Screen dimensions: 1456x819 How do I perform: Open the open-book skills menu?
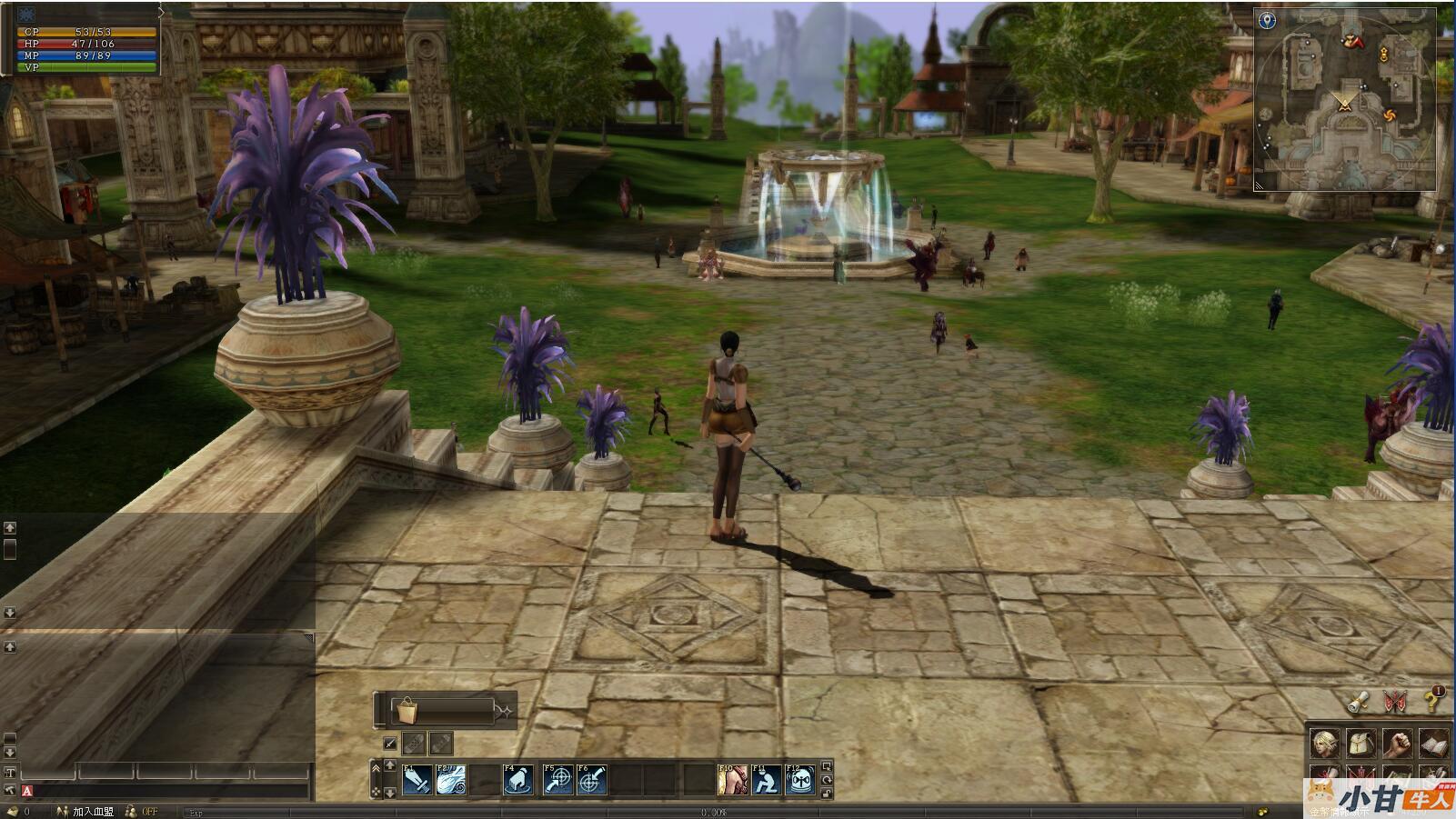(1433, 744)
